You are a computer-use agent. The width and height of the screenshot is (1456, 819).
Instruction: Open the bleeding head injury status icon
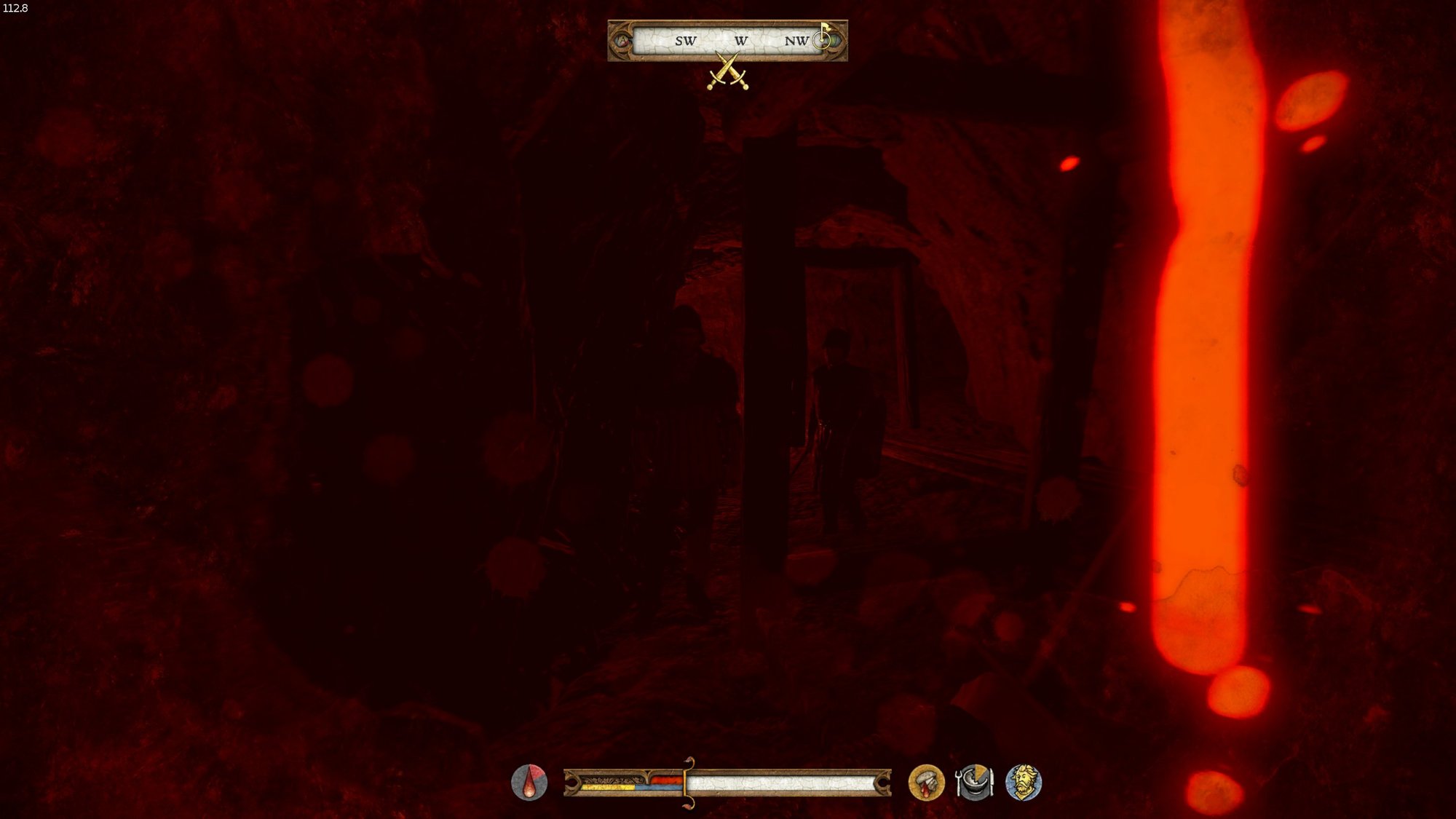(926, 783)
